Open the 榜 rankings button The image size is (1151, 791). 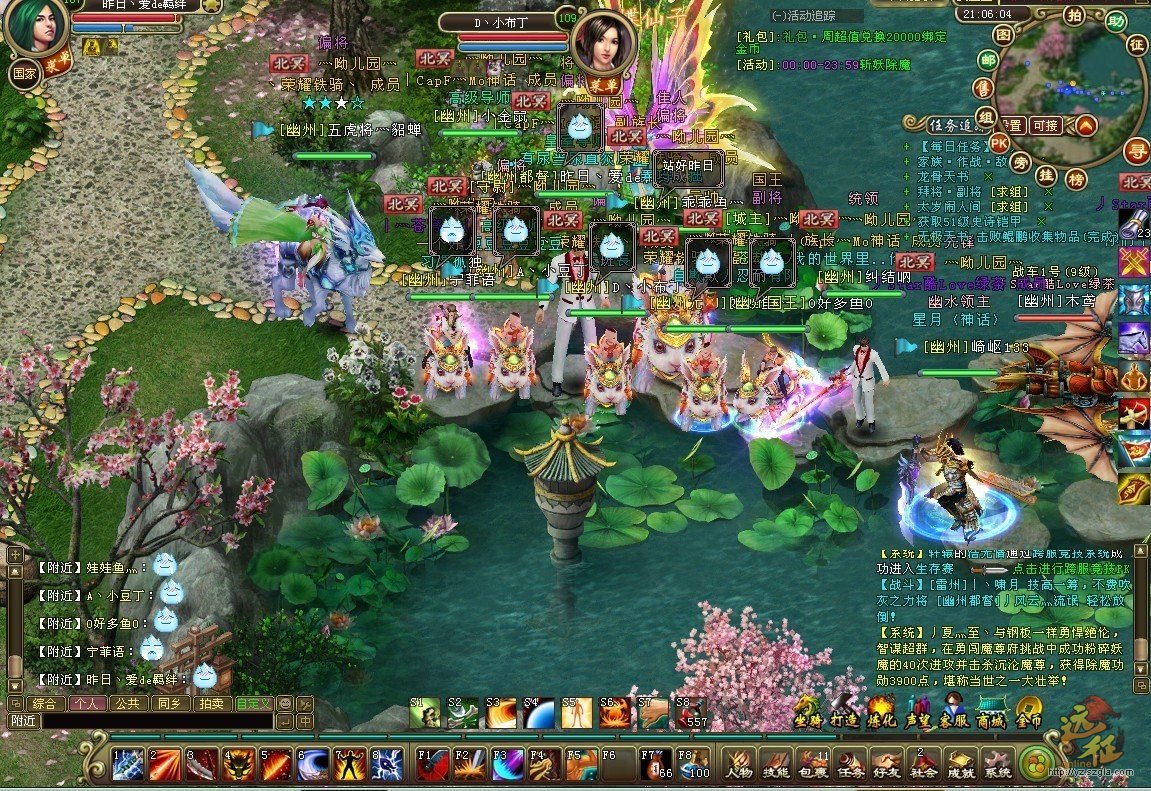tap(1076, 178)
